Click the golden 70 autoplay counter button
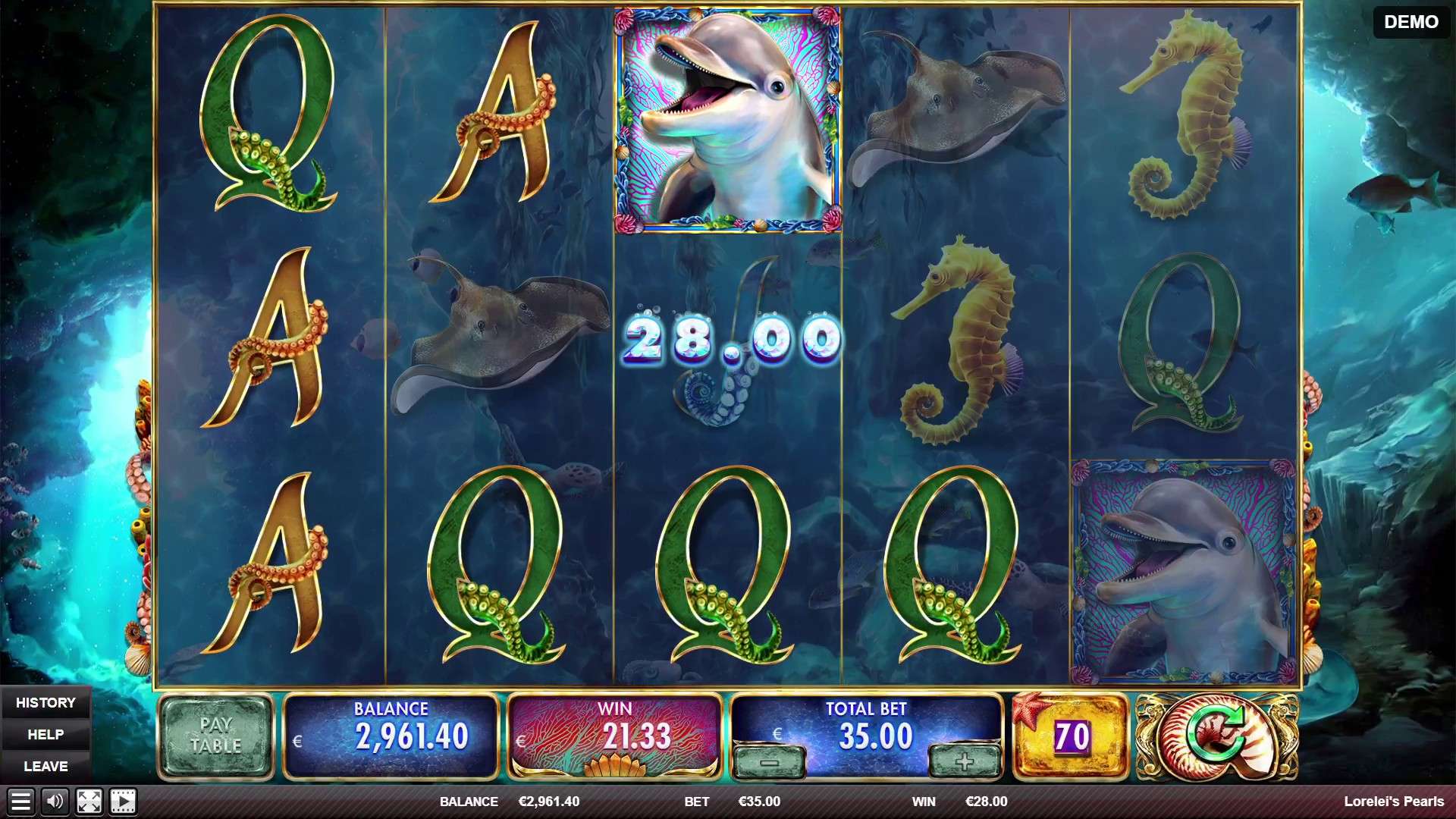1456x819 pixels. click(x=1071, y=736)
